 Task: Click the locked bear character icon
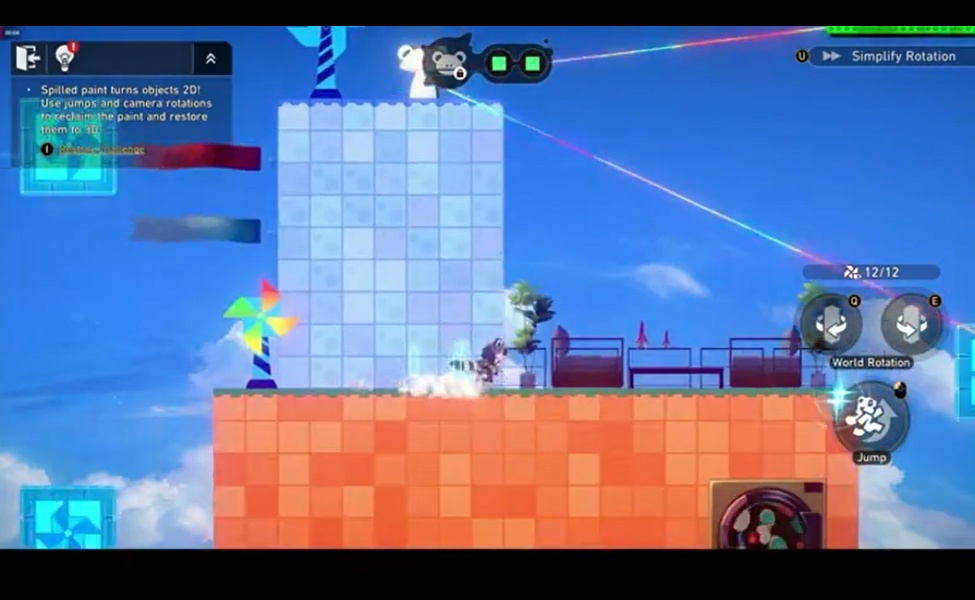pyautogui.click(x=447, y=61)
